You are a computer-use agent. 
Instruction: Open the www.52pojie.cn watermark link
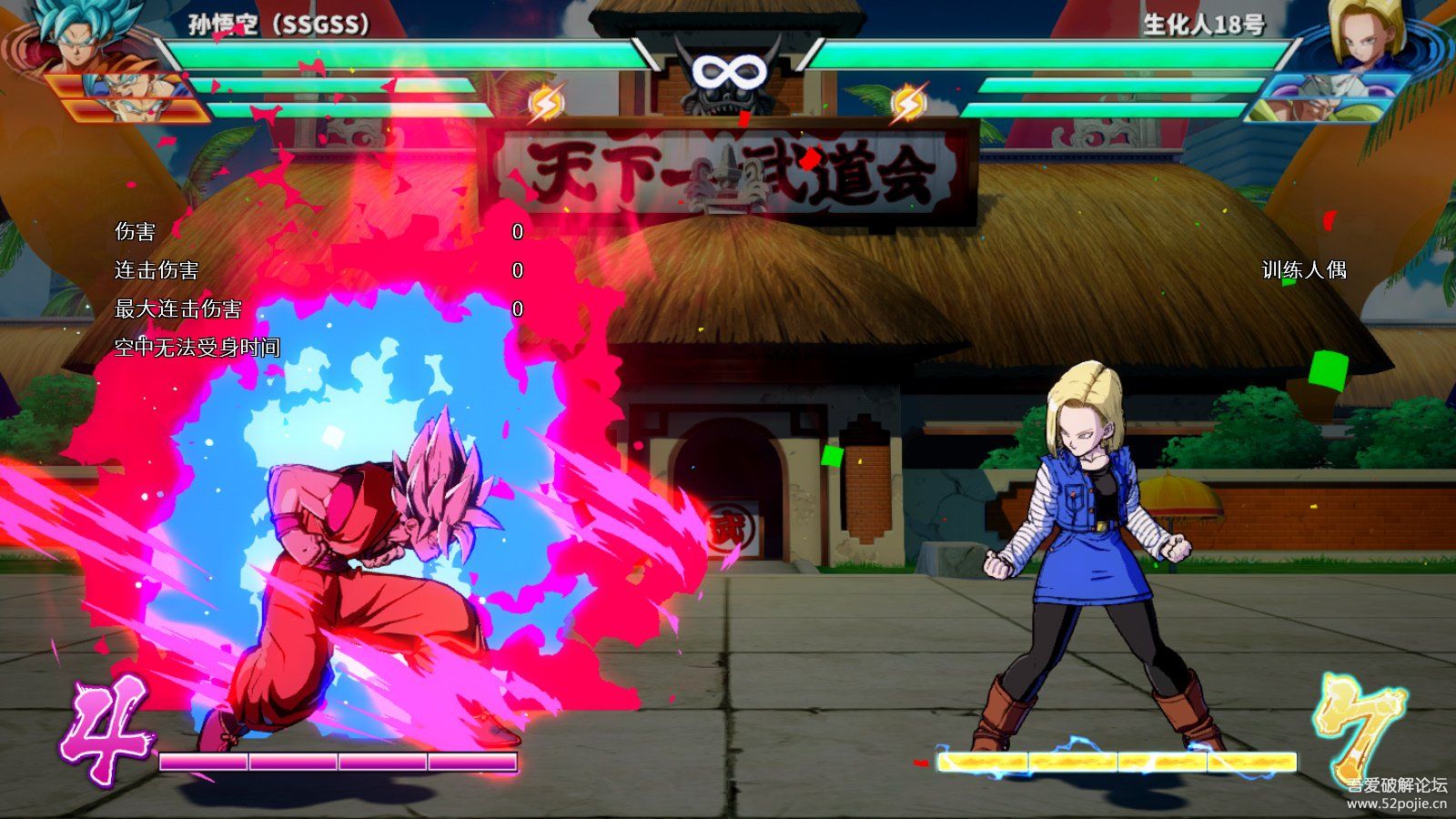1397,804
